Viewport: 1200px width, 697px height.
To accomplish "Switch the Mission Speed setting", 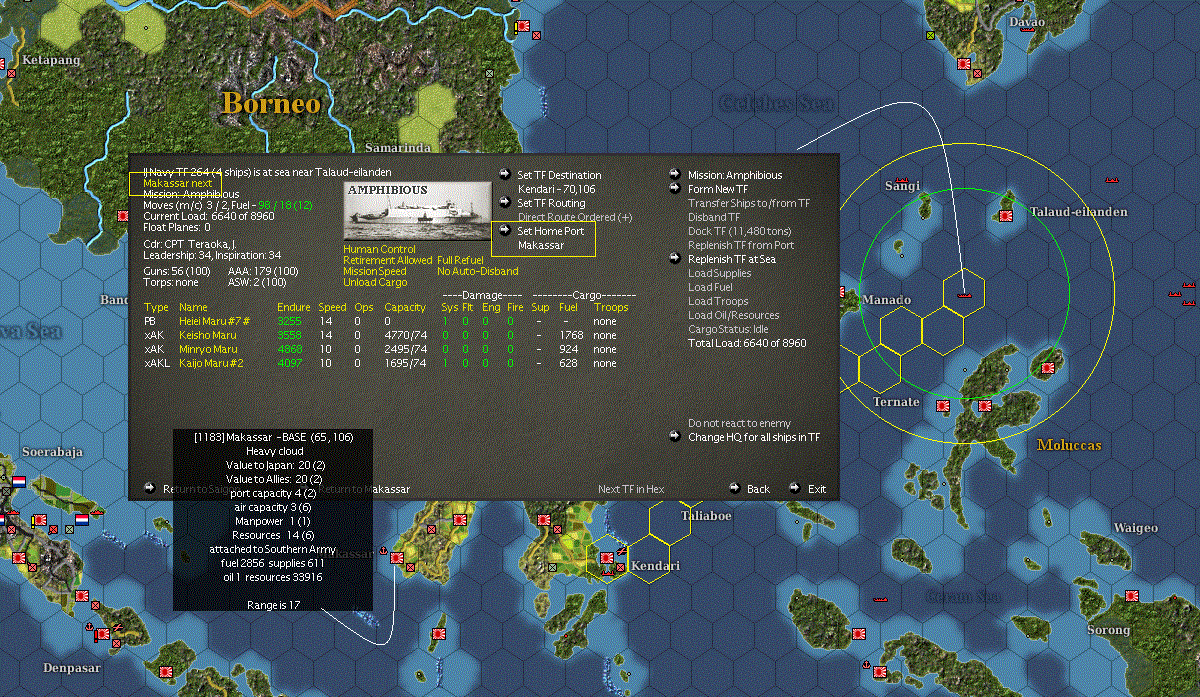I will click(375, 271).
